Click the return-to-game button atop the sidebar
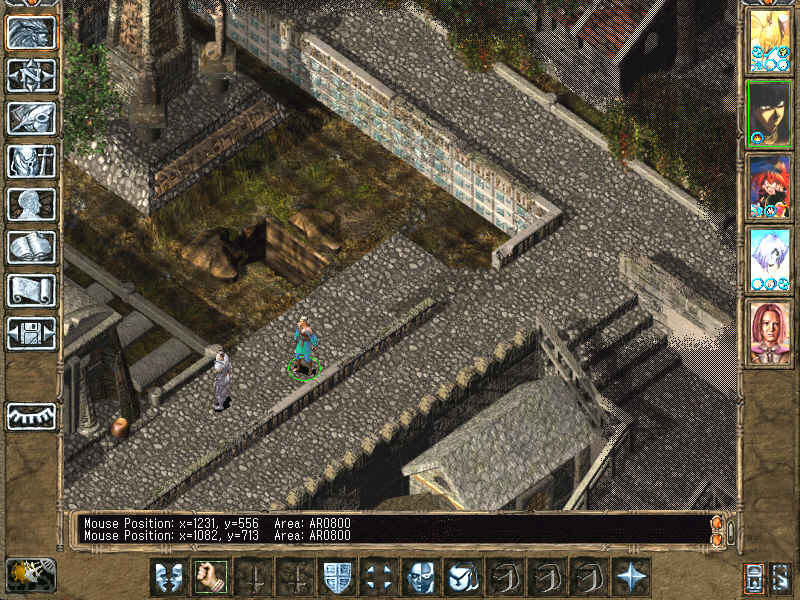 [x=31, y=32]
